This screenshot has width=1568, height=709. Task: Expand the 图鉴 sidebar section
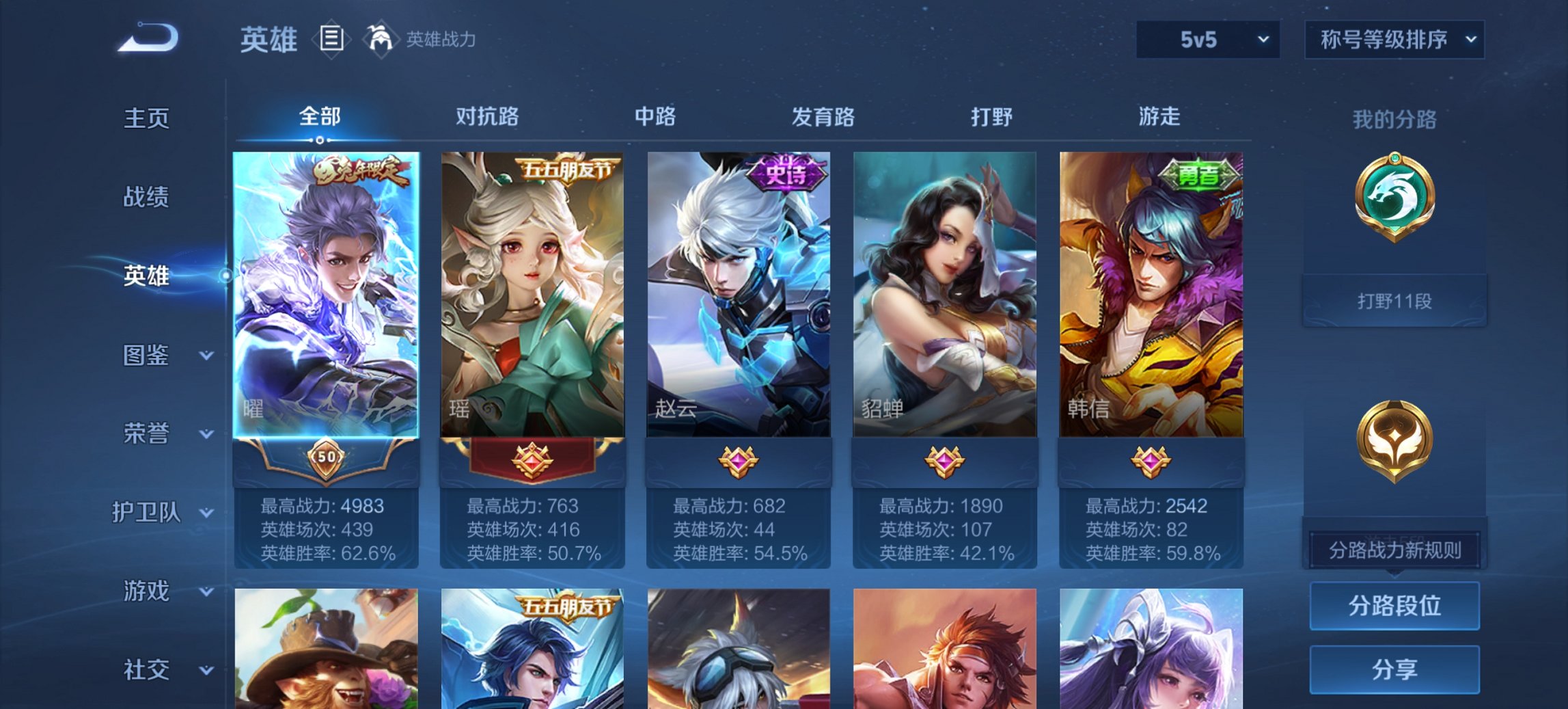pyautogui.click(x=146, y=355)
